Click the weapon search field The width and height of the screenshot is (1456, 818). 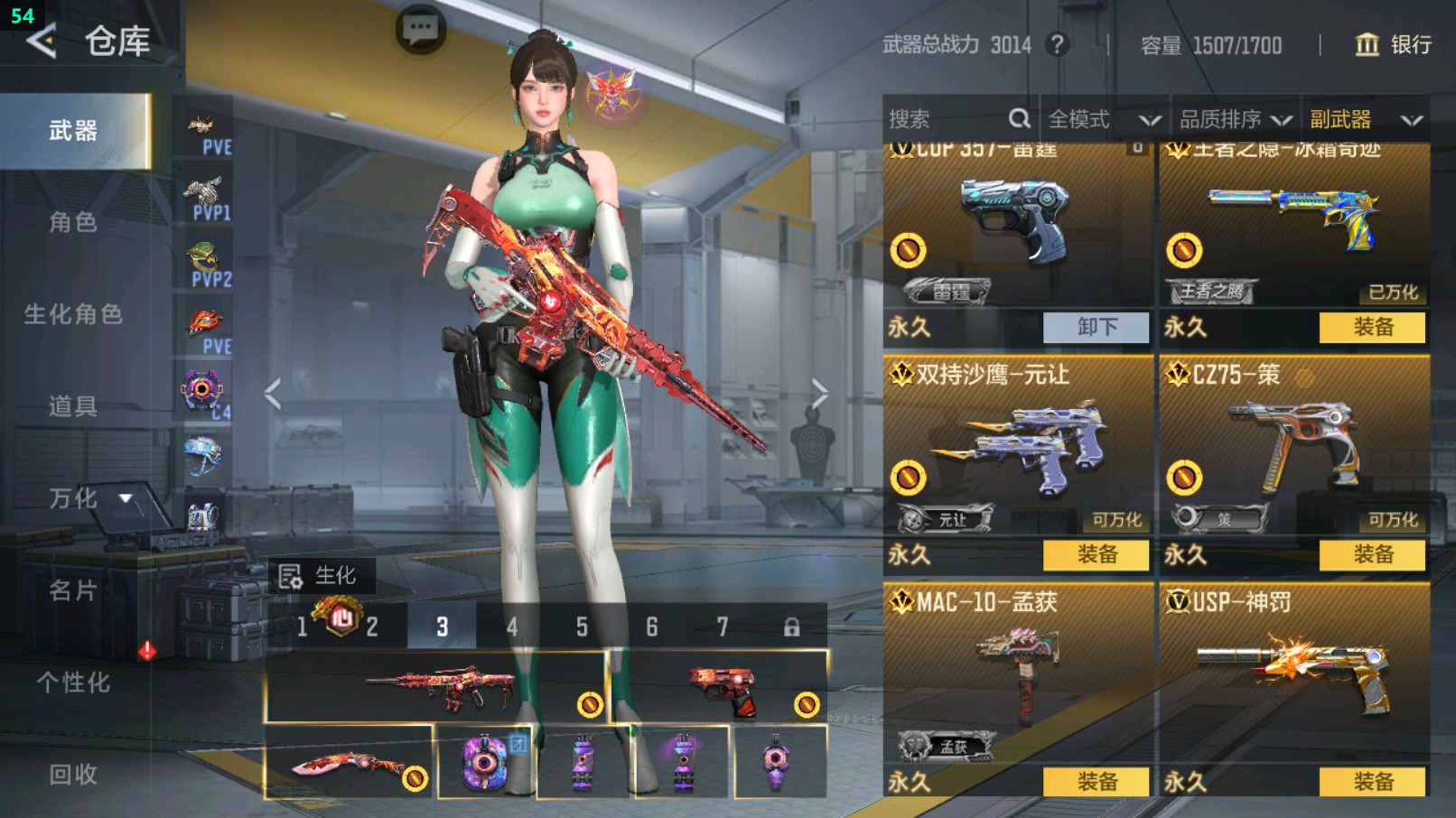coord(948,119)
